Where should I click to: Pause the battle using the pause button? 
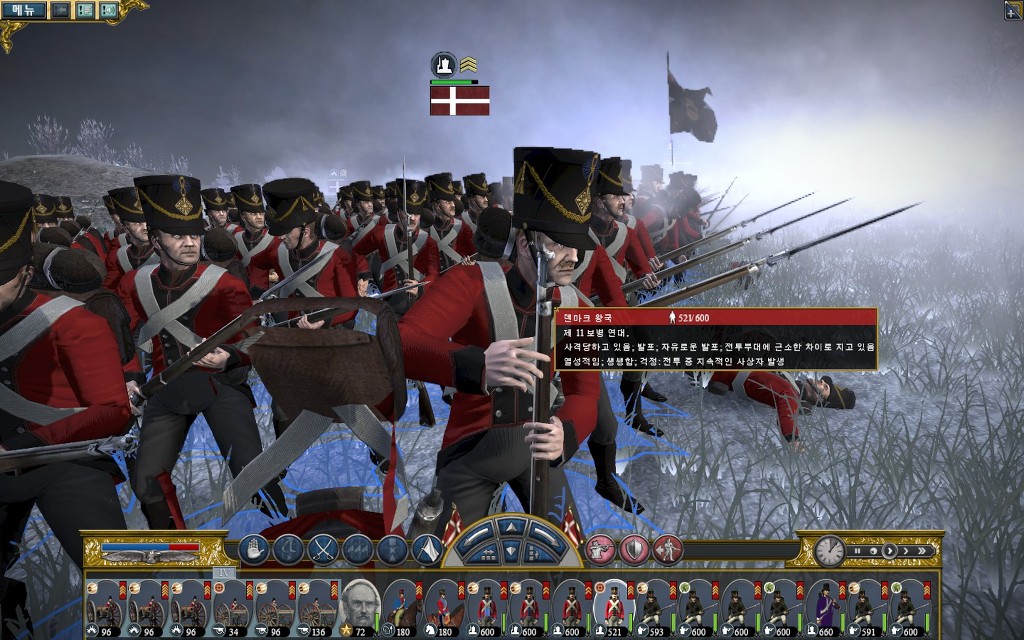point(856,550)
